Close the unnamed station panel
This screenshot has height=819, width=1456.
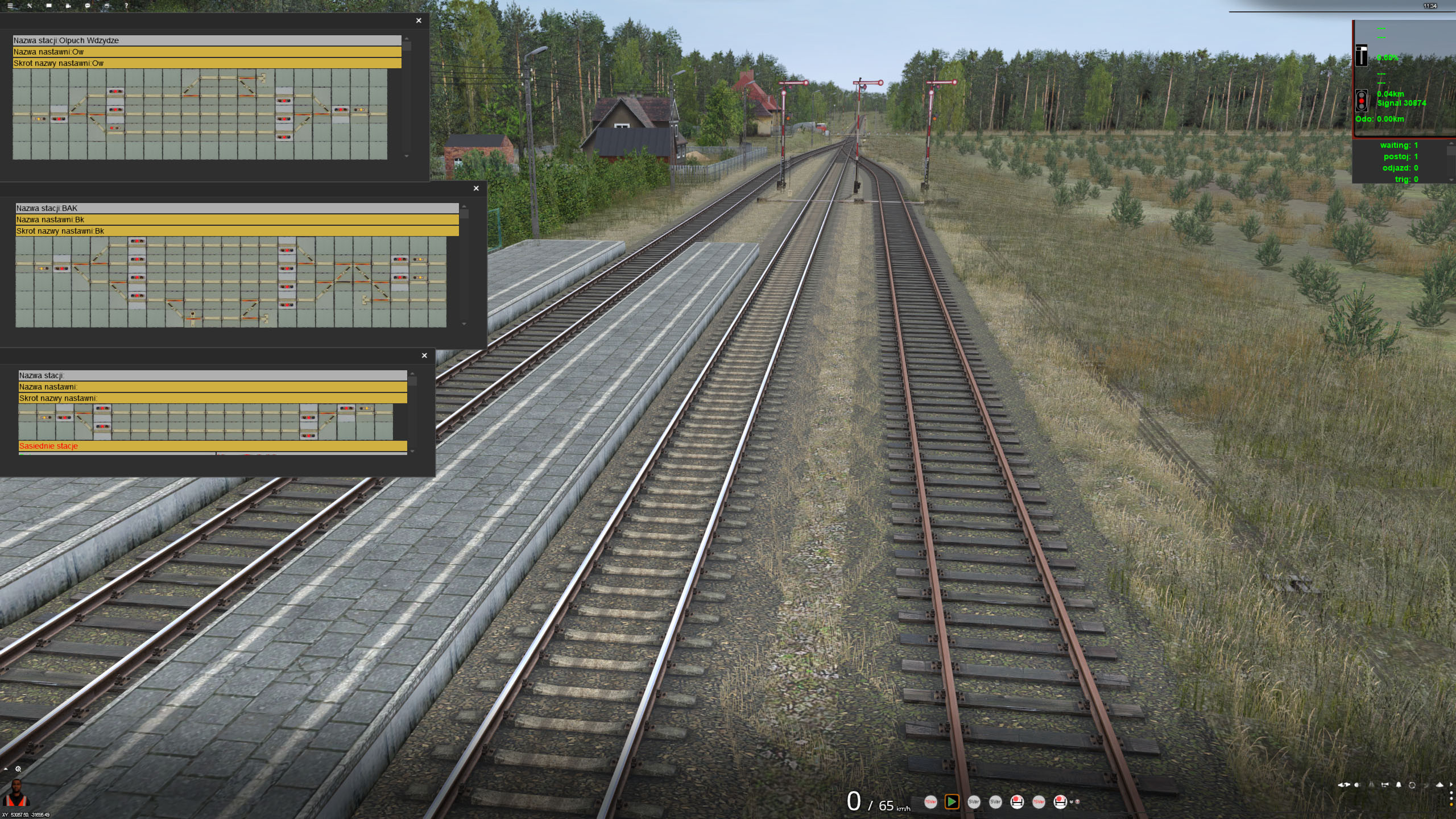click(424, 355)
